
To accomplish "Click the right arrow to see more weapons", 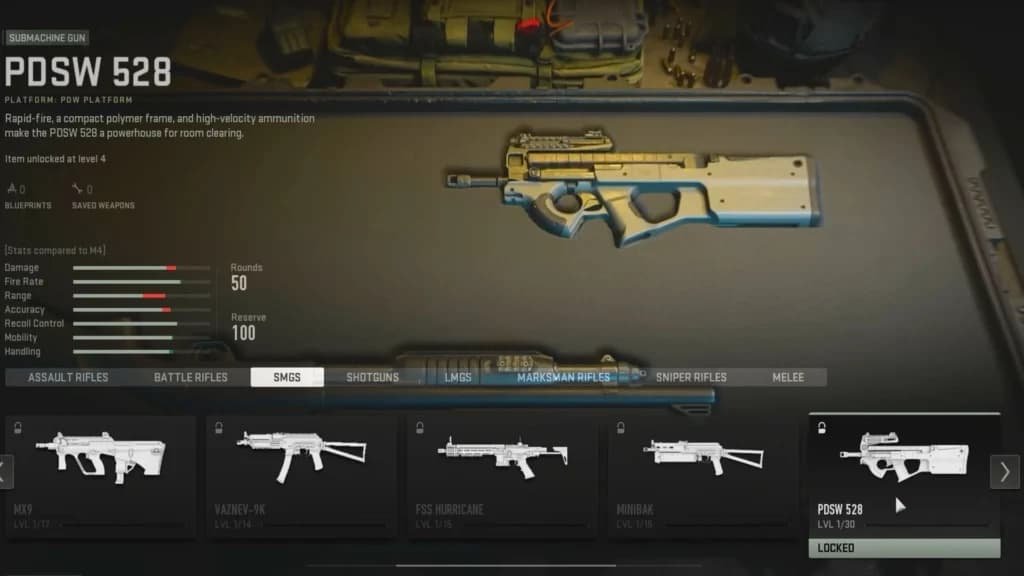I will (1005, 471).
